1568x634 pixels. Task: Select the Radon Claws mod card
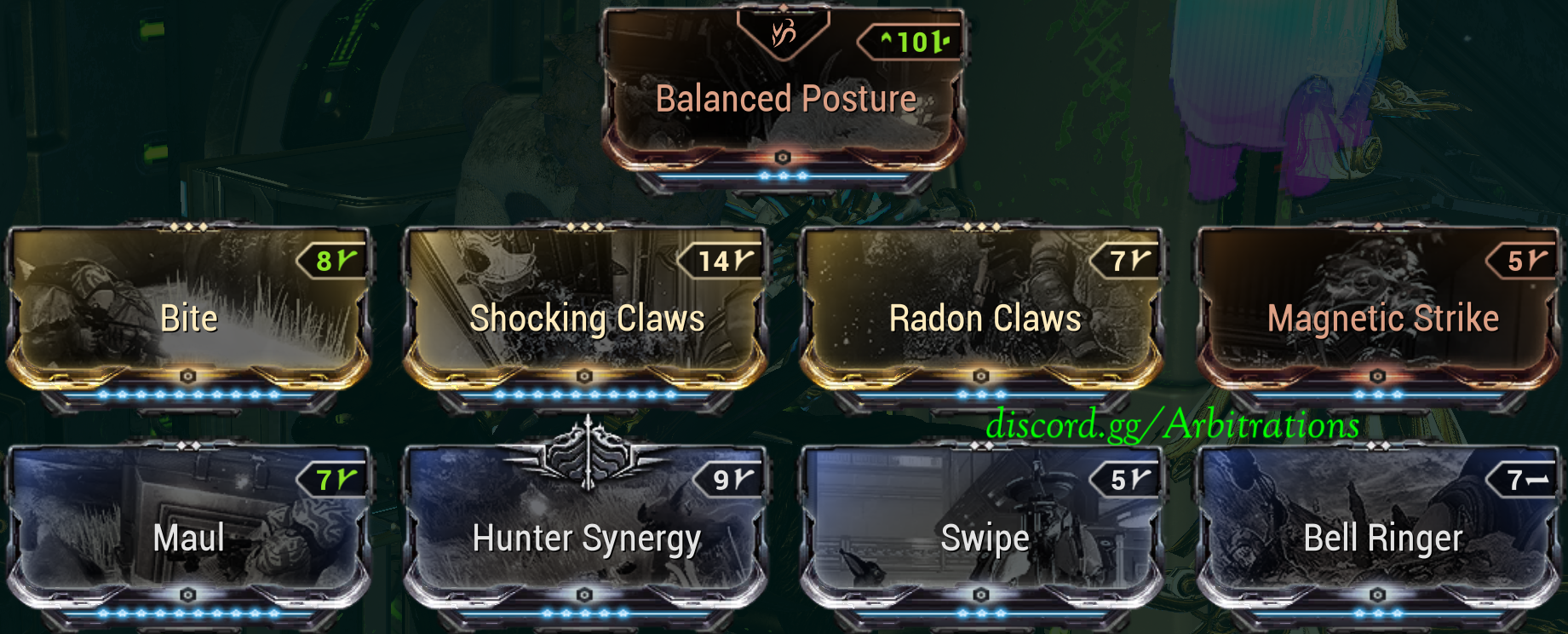(x=983, y=315)
